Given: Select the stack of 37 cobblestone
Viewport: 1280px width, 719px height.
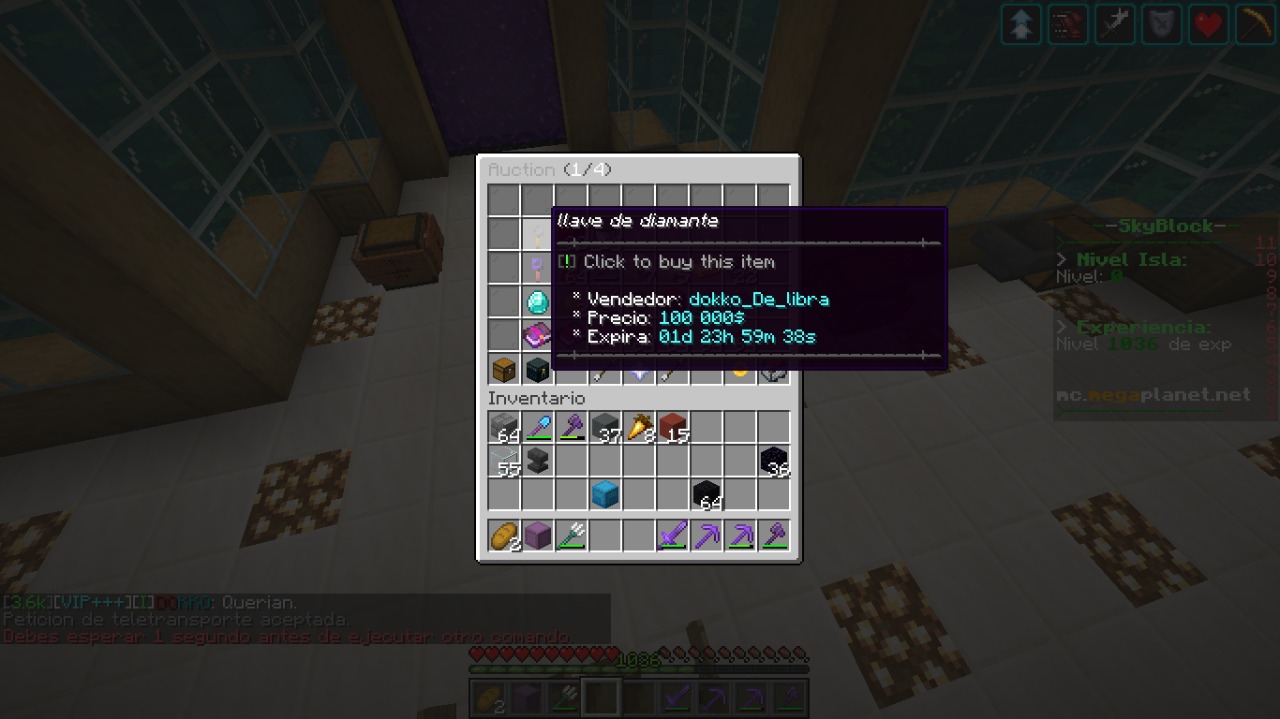Looking at the screenshot, I should [x=605, y=428].
